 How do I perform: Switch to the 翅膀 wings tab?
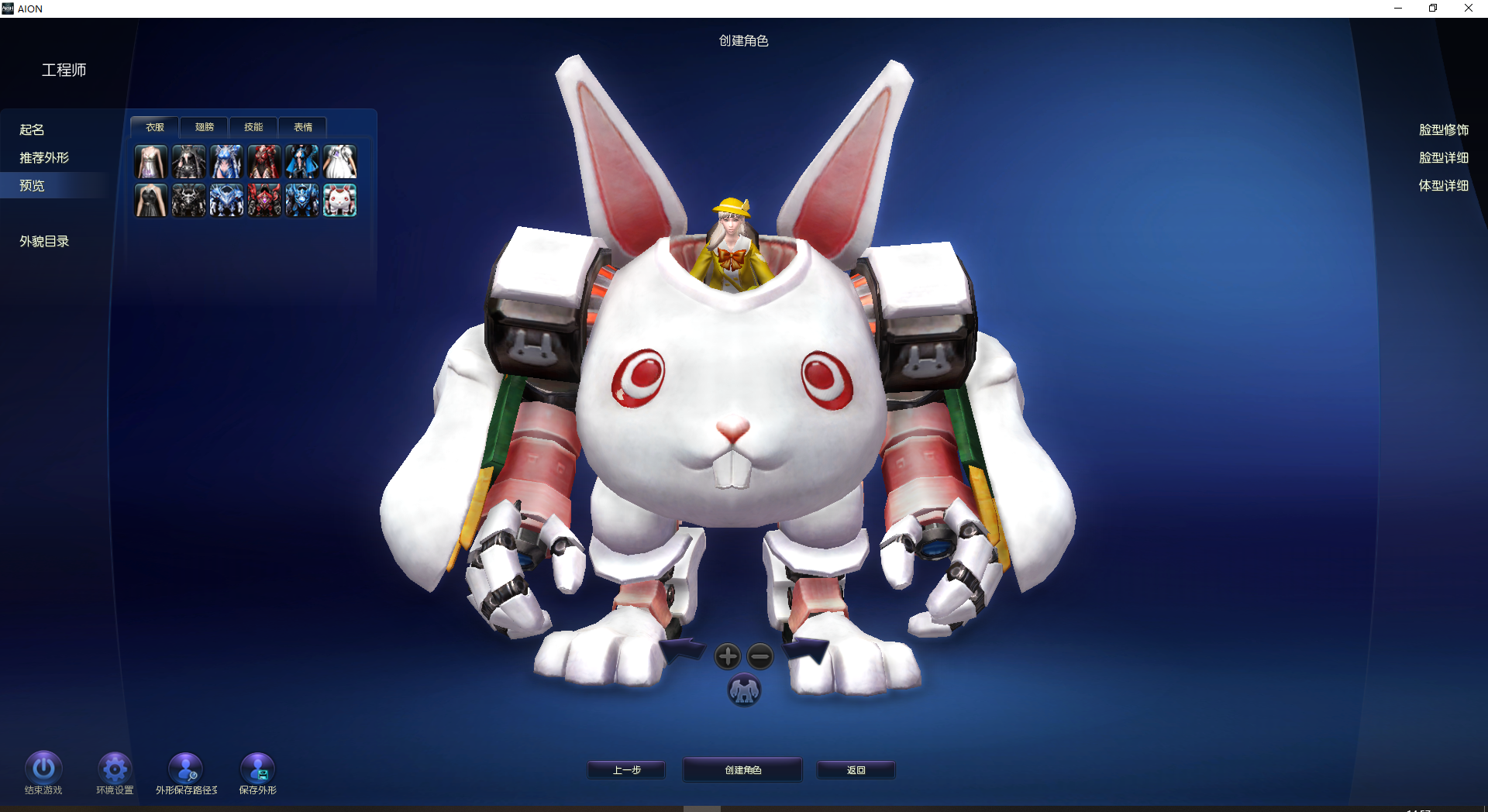(204, 127)
